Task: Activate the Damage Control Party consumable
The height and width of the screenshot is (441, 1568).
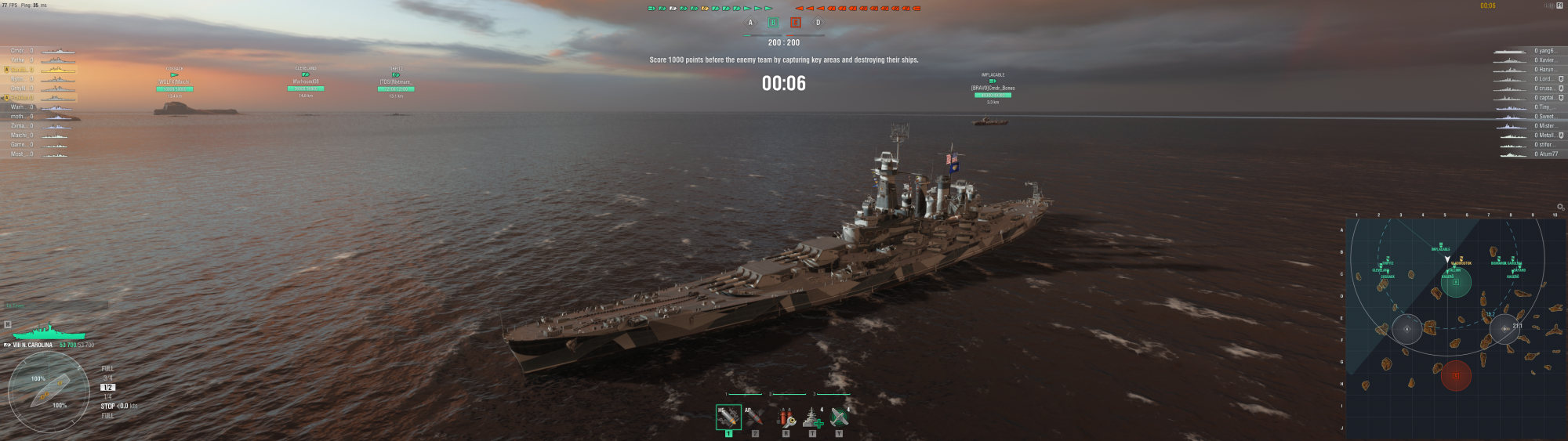Action: [786, 417]
